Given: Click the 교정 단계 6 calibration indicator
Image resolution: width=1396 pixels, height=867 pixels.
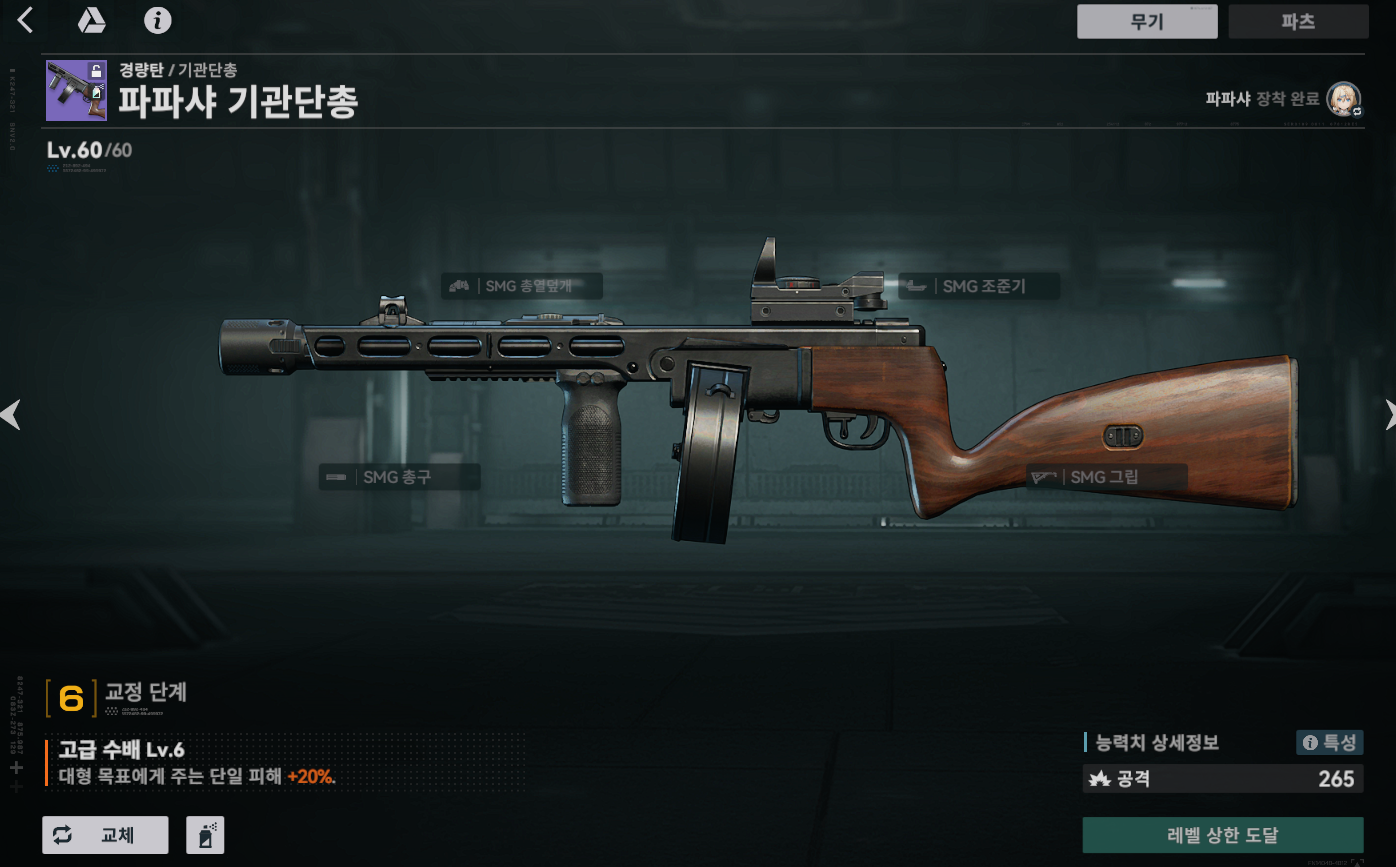Looking at the screenshot, I should 71,697.
